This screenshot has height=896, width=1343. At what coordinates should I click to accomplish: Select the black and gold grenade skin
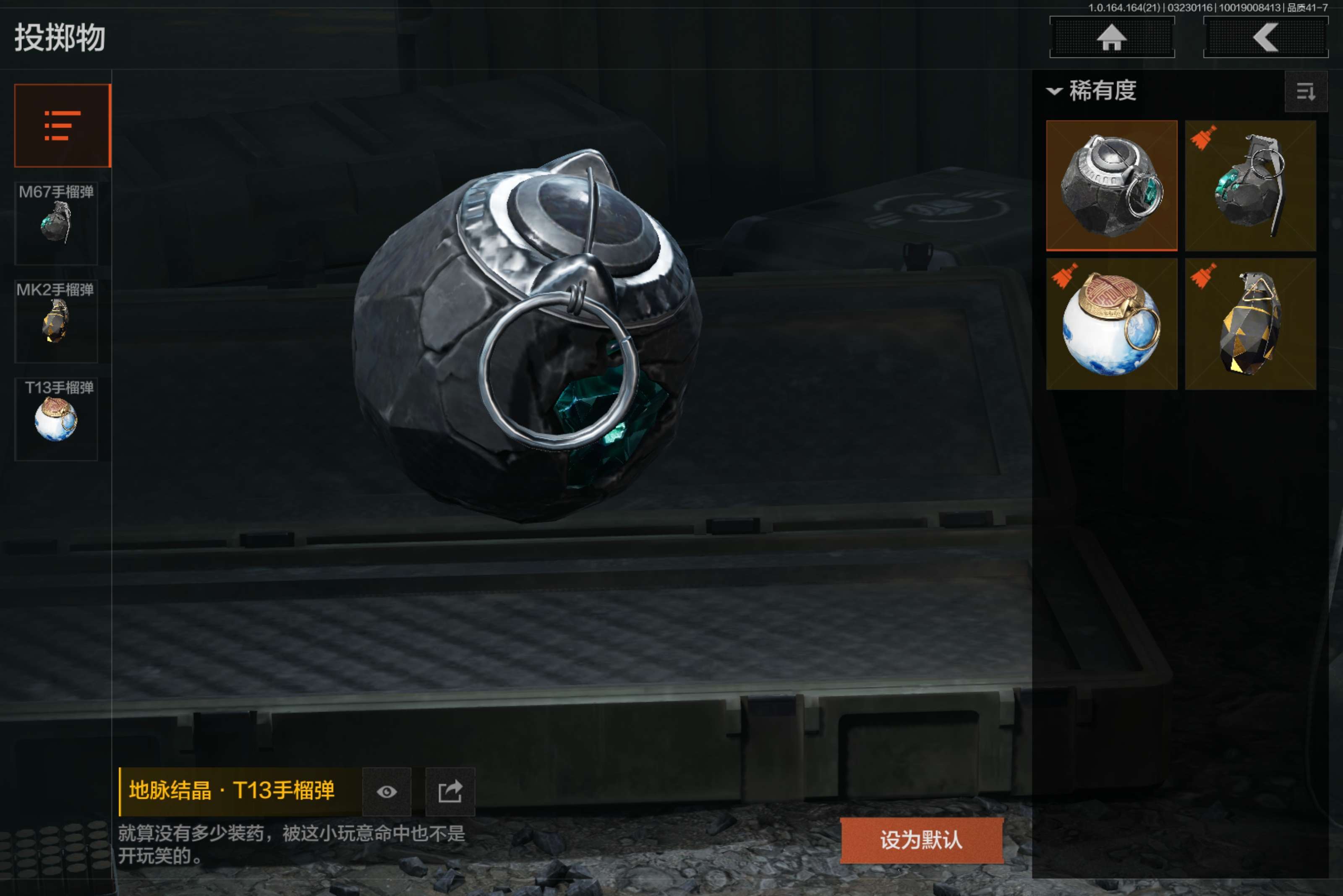click(x=1250, y=324)
